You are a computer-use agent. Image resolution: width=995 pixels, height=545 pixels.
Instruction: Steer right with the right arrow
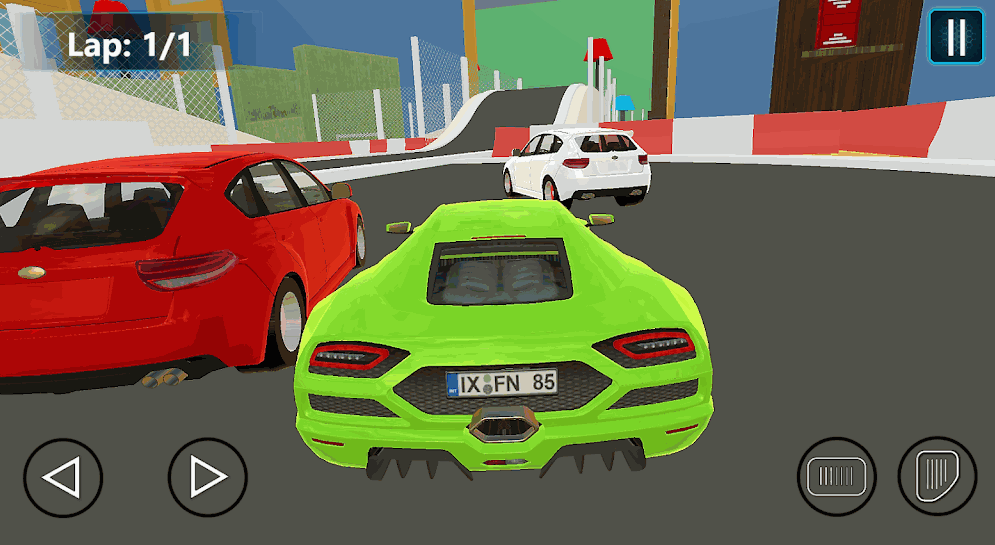click(x=207, y=477)
